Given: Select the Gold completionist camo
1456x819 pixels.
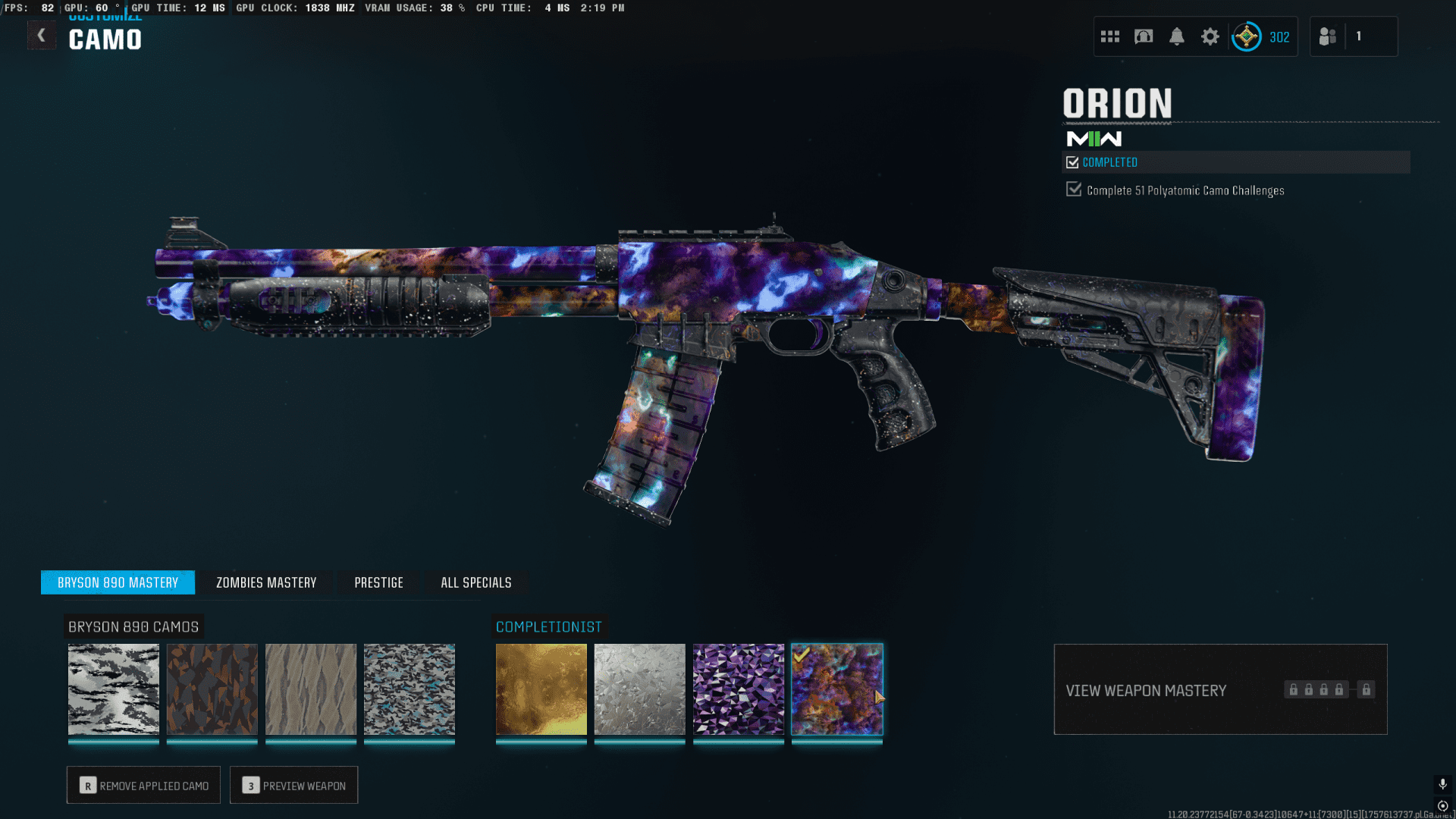Looking at the screenshot, I should (541, 689).
